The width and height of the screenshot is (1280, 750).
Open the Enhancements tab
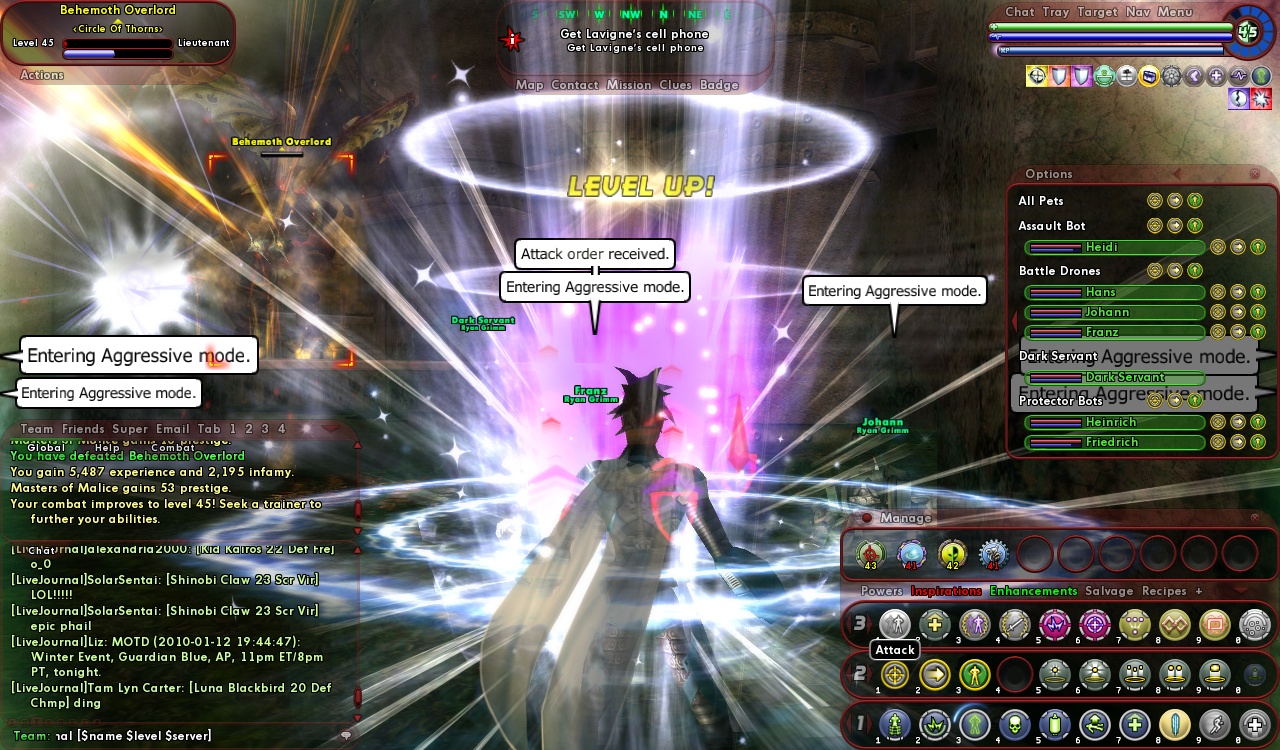click(x=1033, y=591)
